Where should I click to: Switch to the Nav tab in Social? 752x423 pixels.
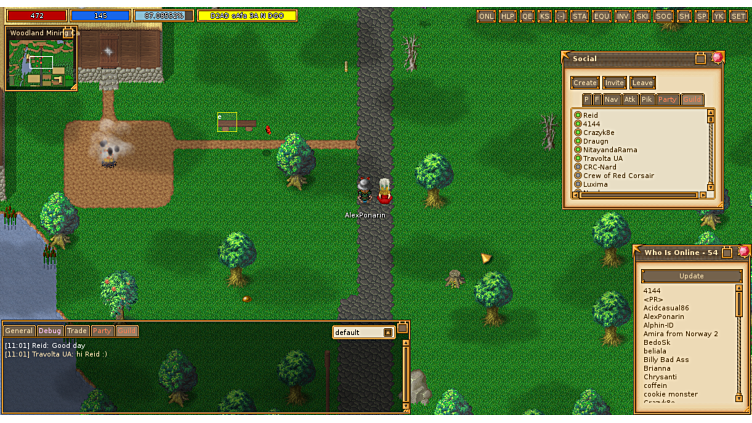pos(611,100)
